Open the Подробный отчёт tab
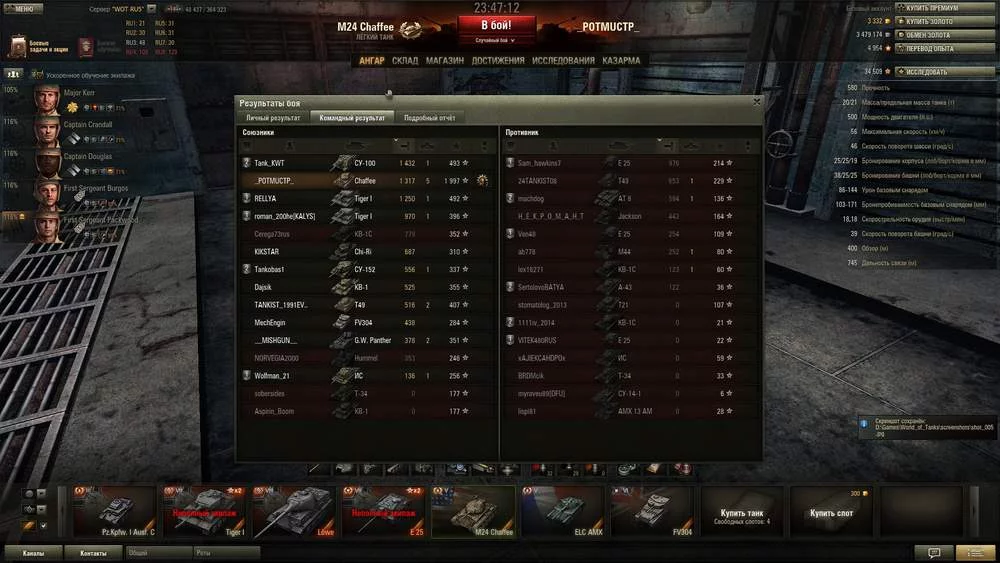Viewport: 1000px width, 563px height. (x=429, y=118)
